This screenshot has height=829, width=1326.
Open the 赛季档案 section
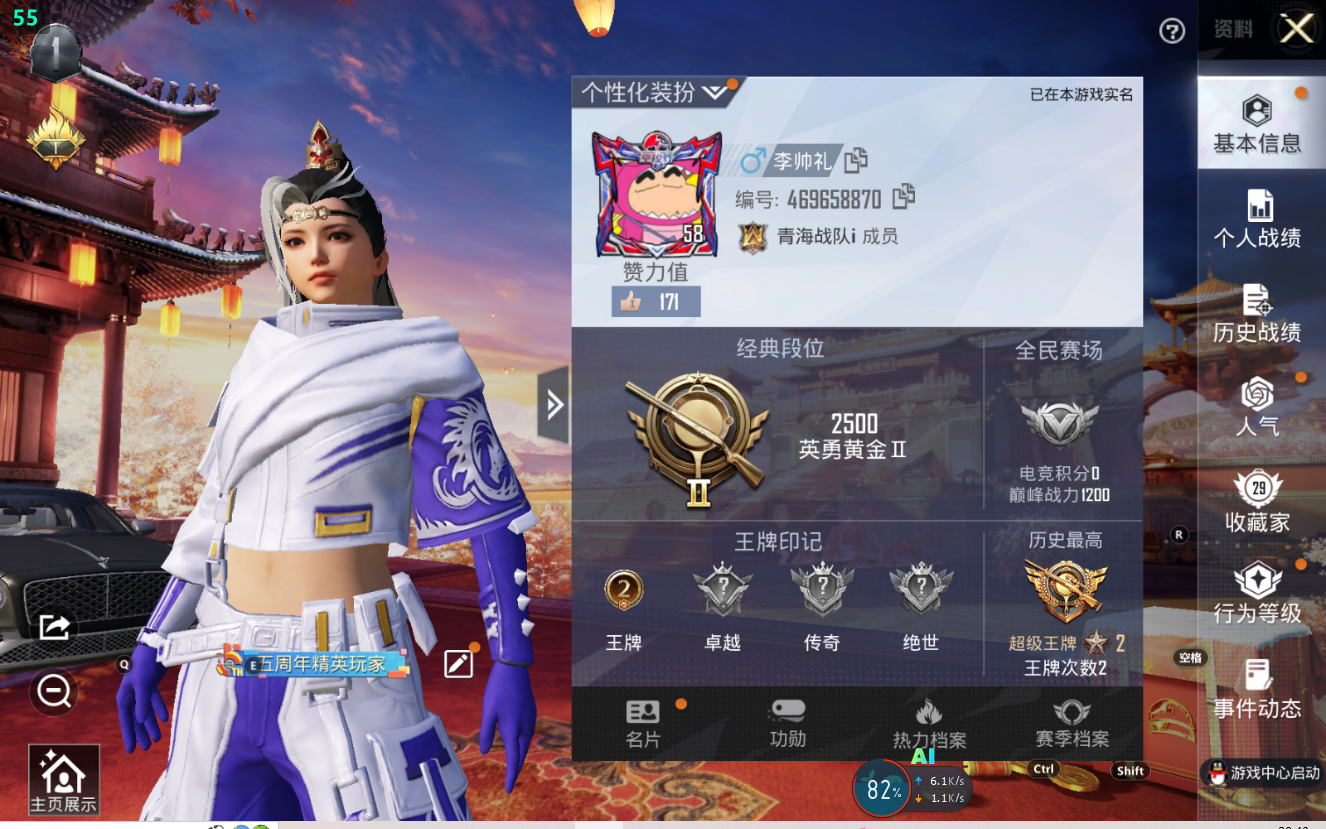(x=1072, y=724)
